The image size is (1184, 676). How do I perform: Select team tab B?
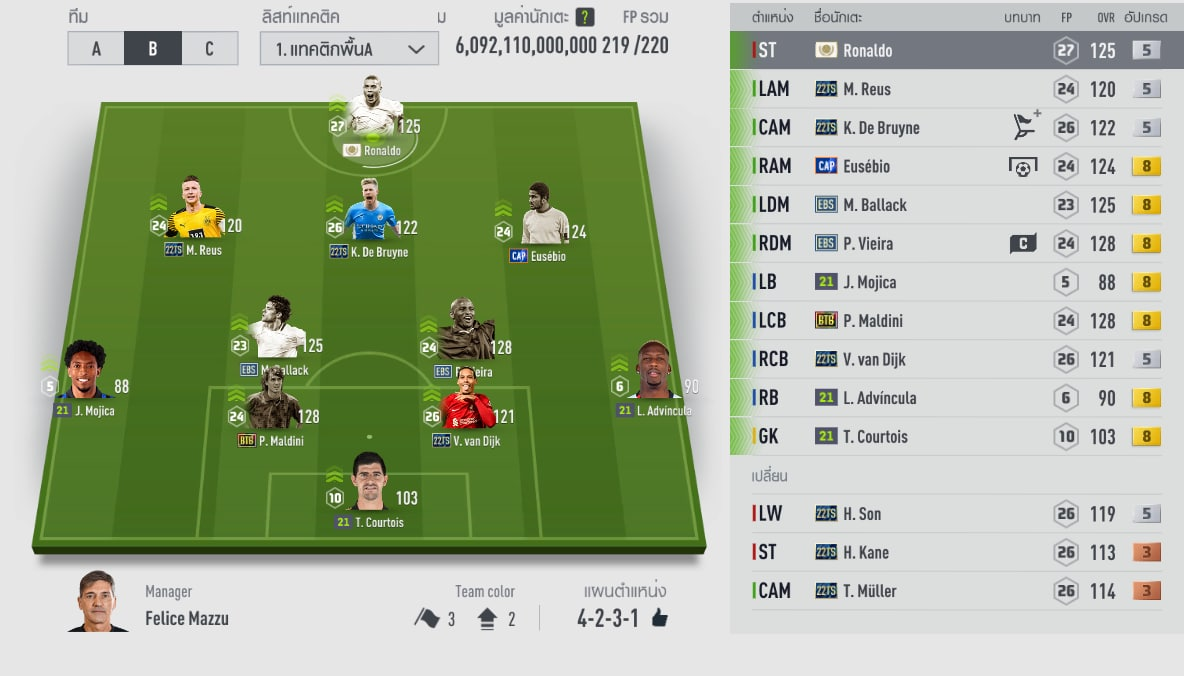click(152, 48)
